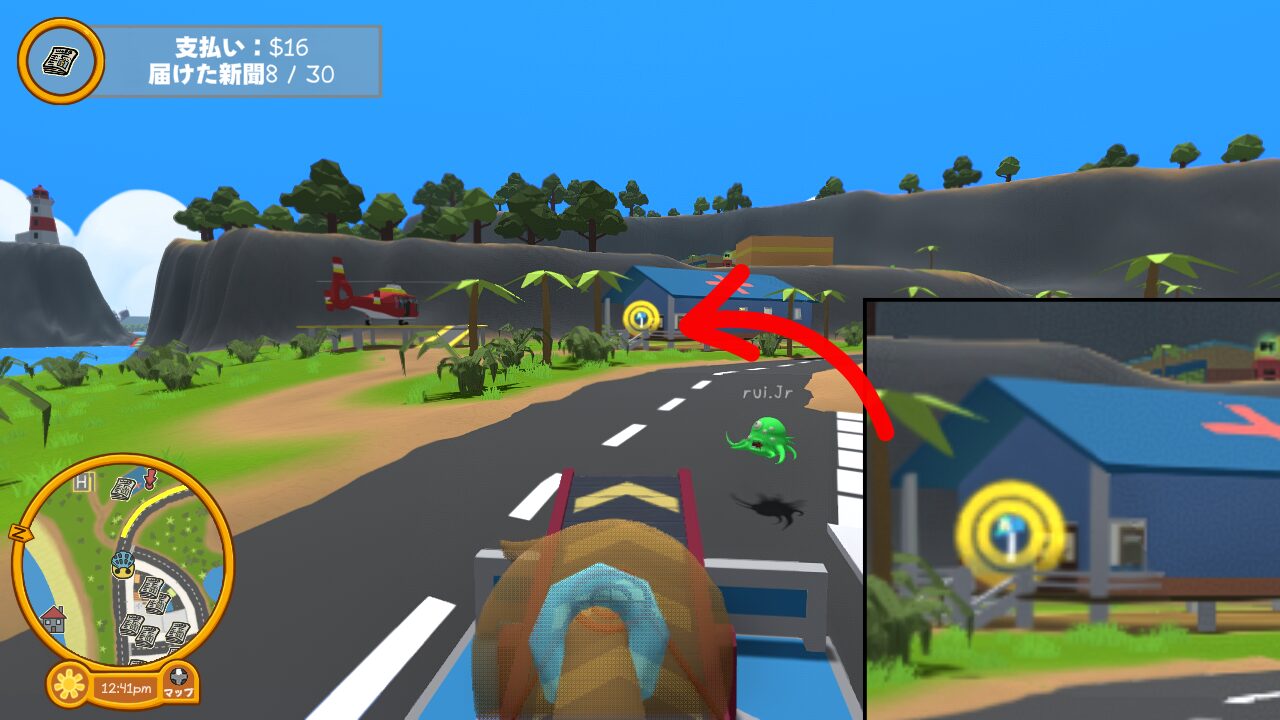This screenshot has height=720, width=1280.
Task: Click the north compass tag on the minimap rim
Action: pos(18,532)
